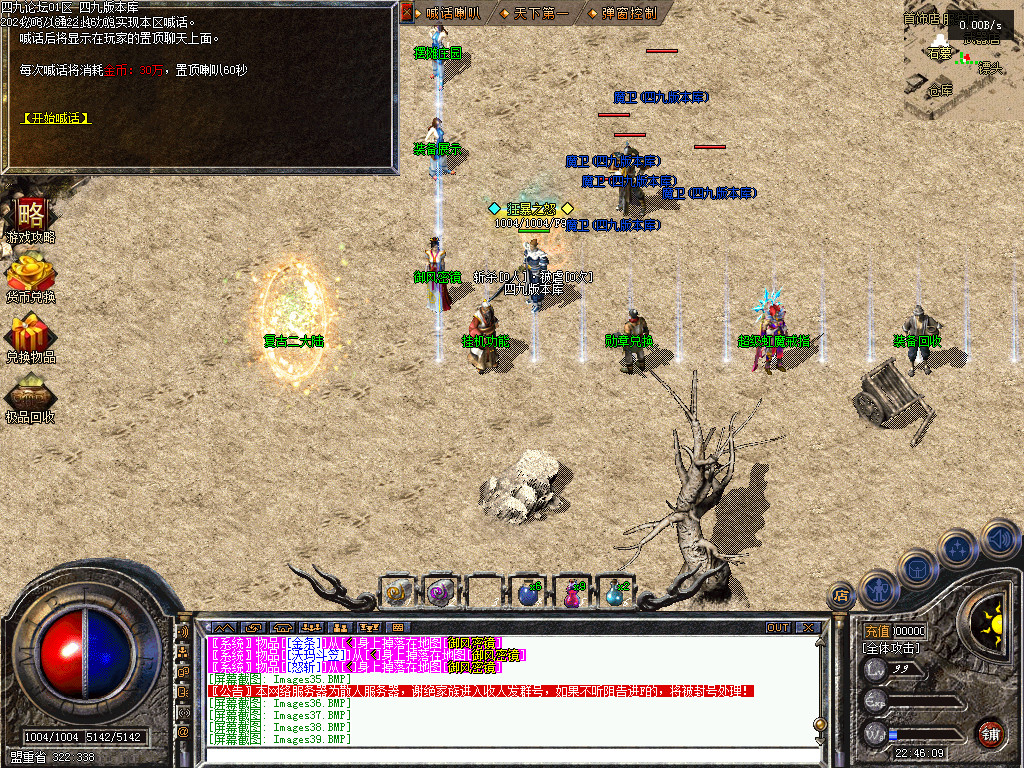Open the bag inventory round button
The width and height of the screenshot is (1024, 768).
click(917, 569)
